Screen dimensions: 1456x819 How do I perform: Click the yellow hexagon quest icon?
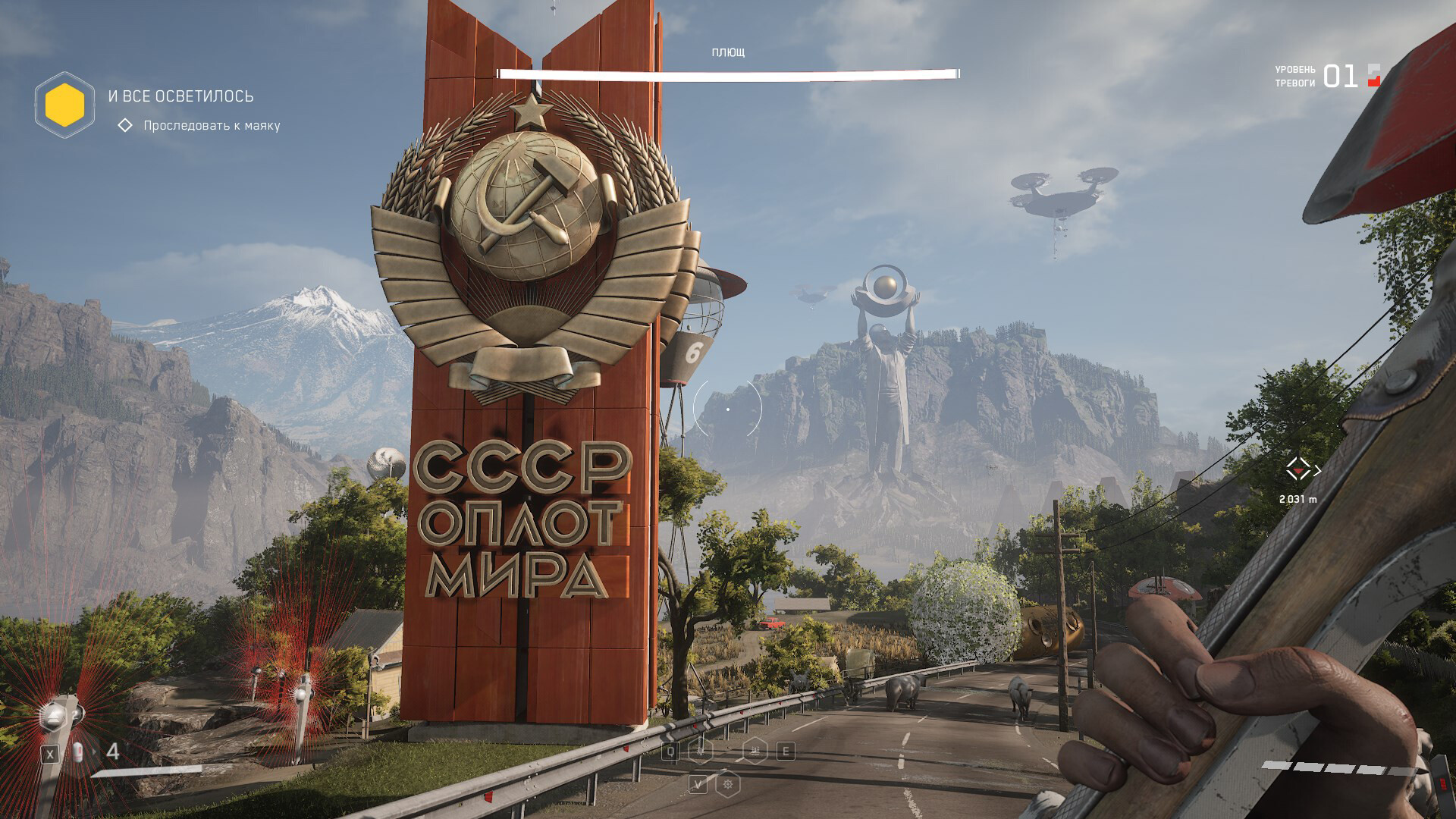point(64,105)
